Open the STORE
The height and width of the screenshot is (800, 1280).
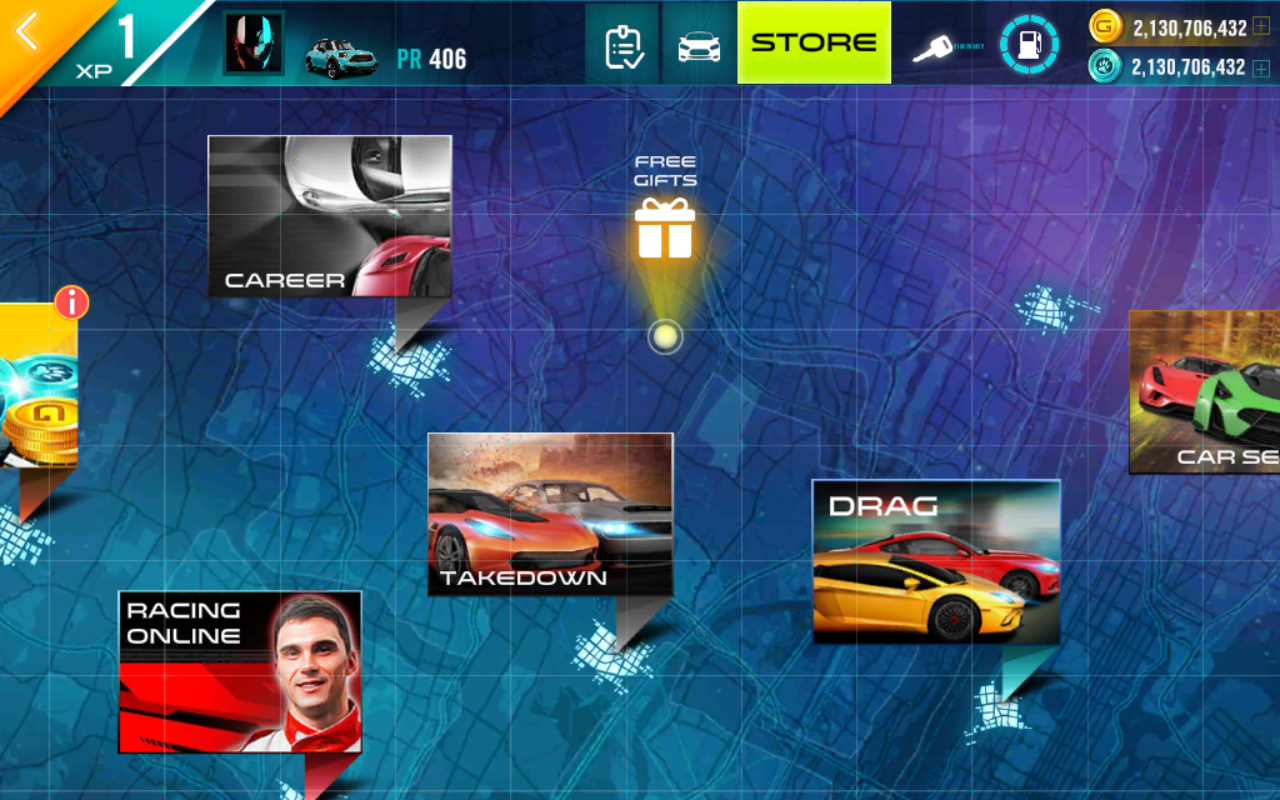[x=814, y=43]
